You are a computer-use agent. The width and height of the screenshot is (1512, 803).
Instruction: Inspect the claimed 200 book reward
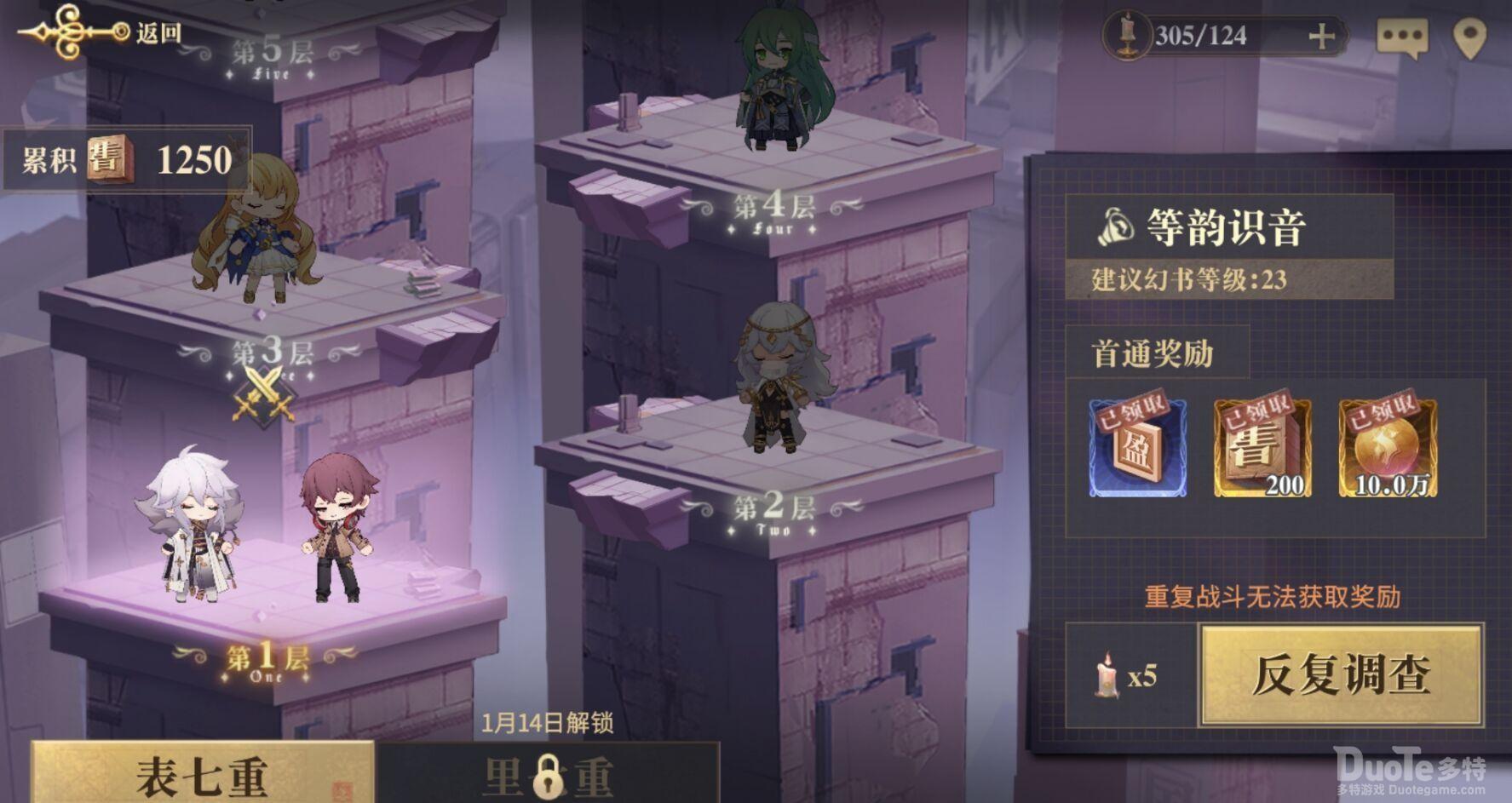coord(1262,448)
